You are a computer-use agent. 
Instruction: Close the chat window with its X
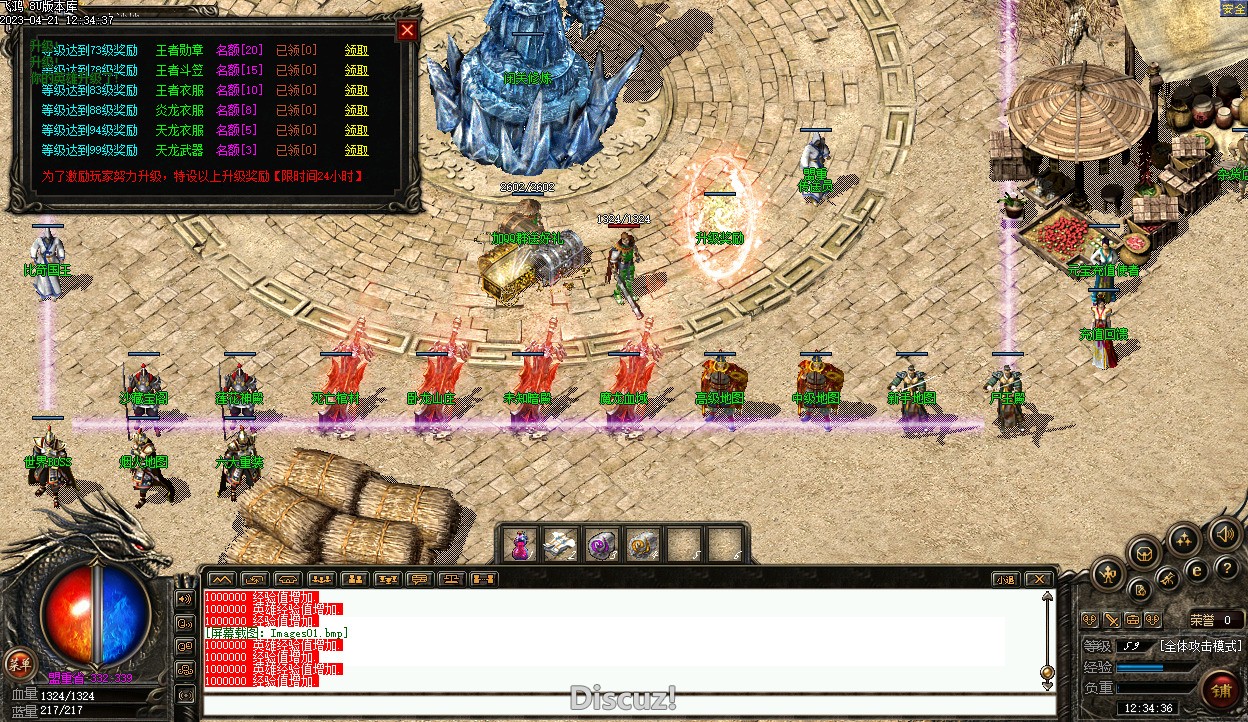(1040, 579)
